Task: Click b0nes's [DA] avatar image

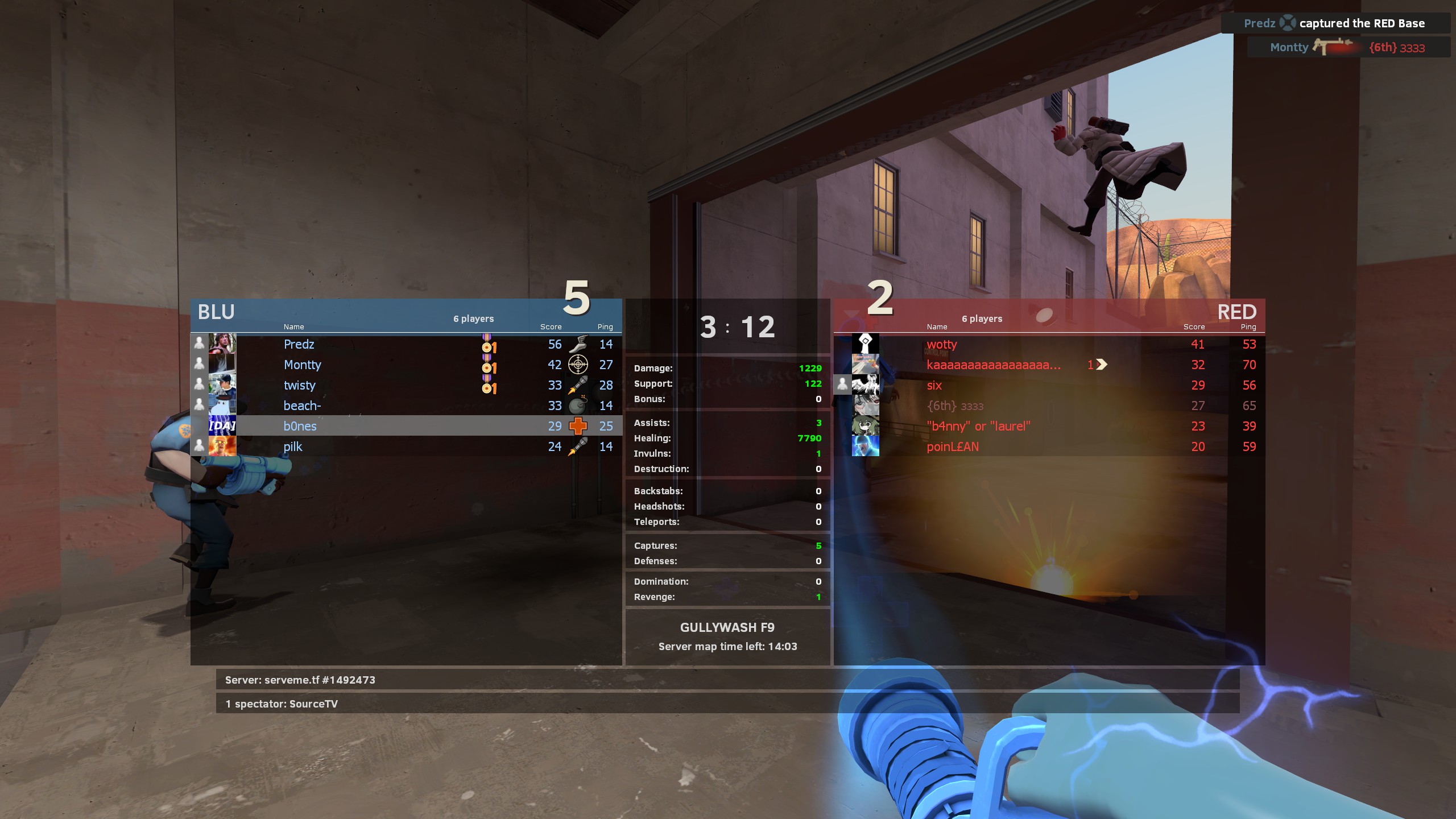Action: pos(222,425)
